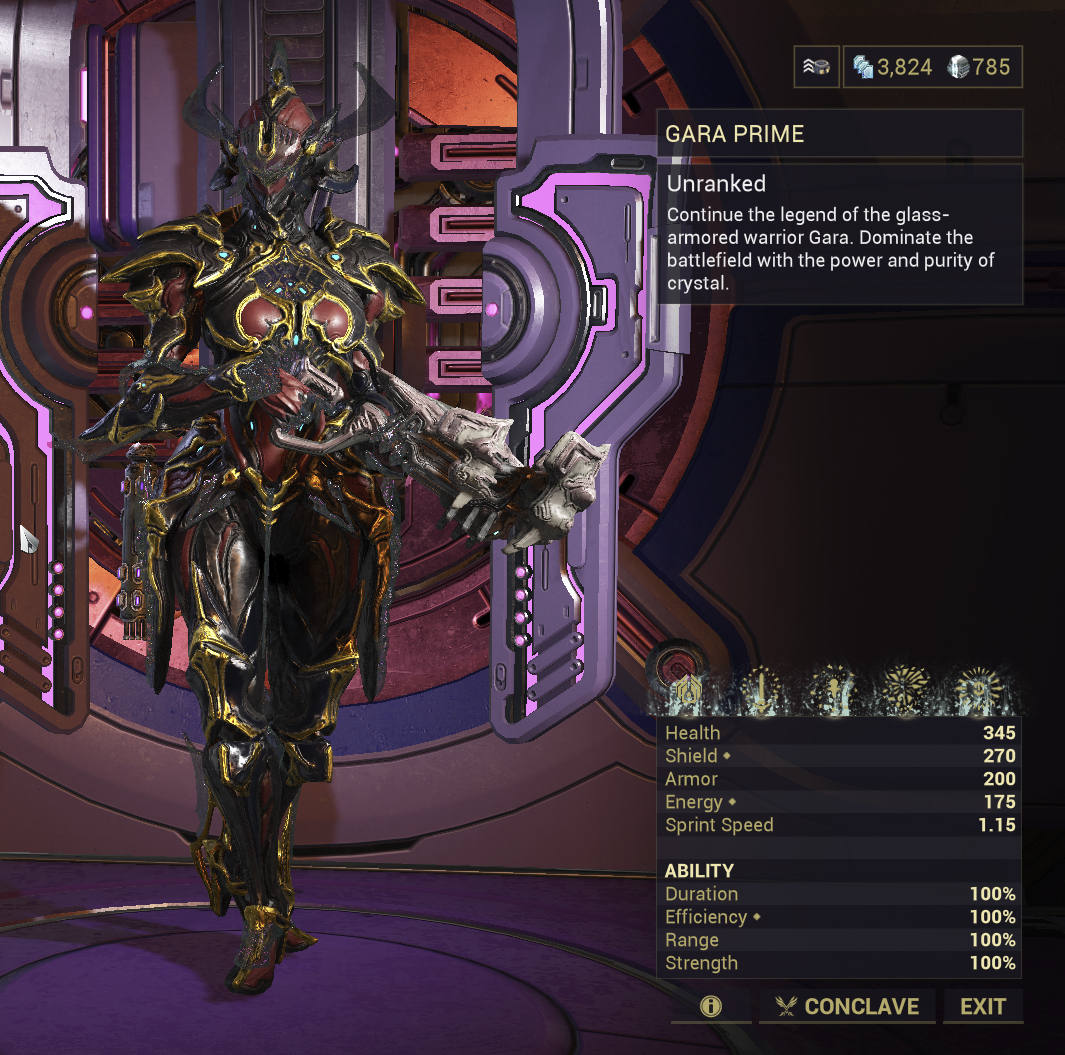
Task: Open the boosters icon with upward chevrons
Action: 817,68
